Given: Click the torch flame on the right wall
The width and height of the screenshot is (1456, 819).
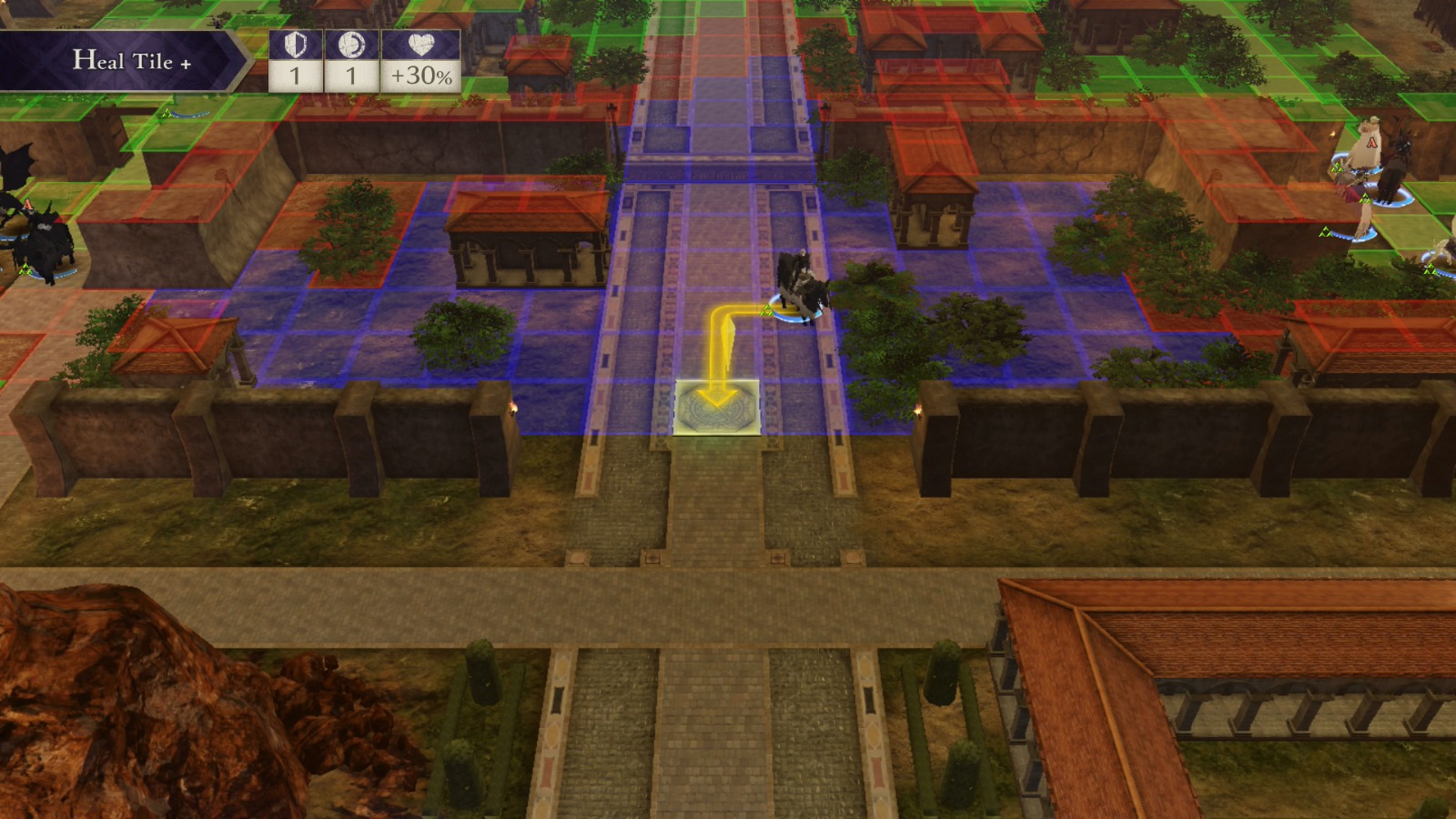Looking at the screenshot, I should pos(919,412).
